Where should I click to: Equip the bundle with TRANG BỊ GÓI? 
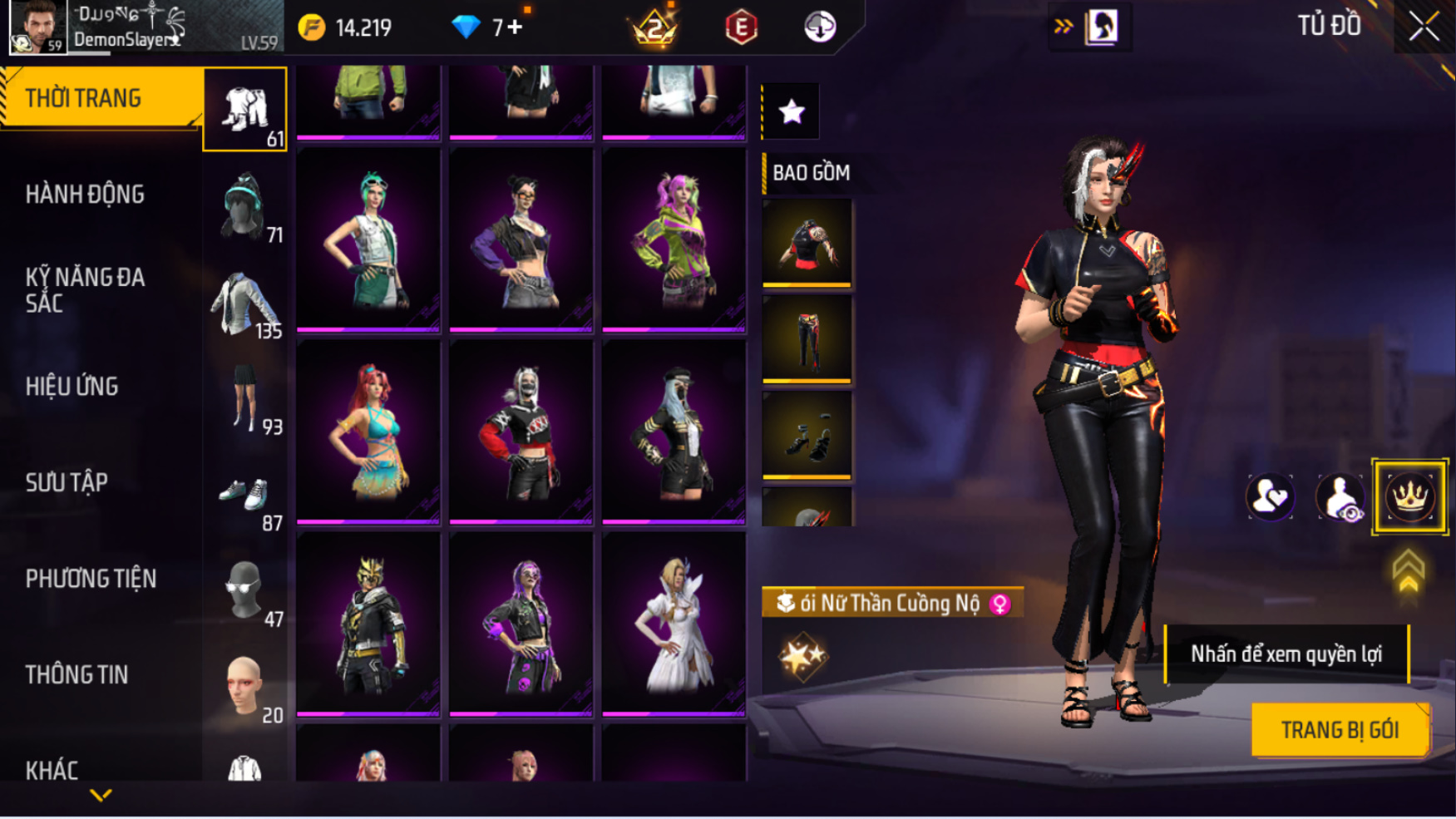(1339, 729)
